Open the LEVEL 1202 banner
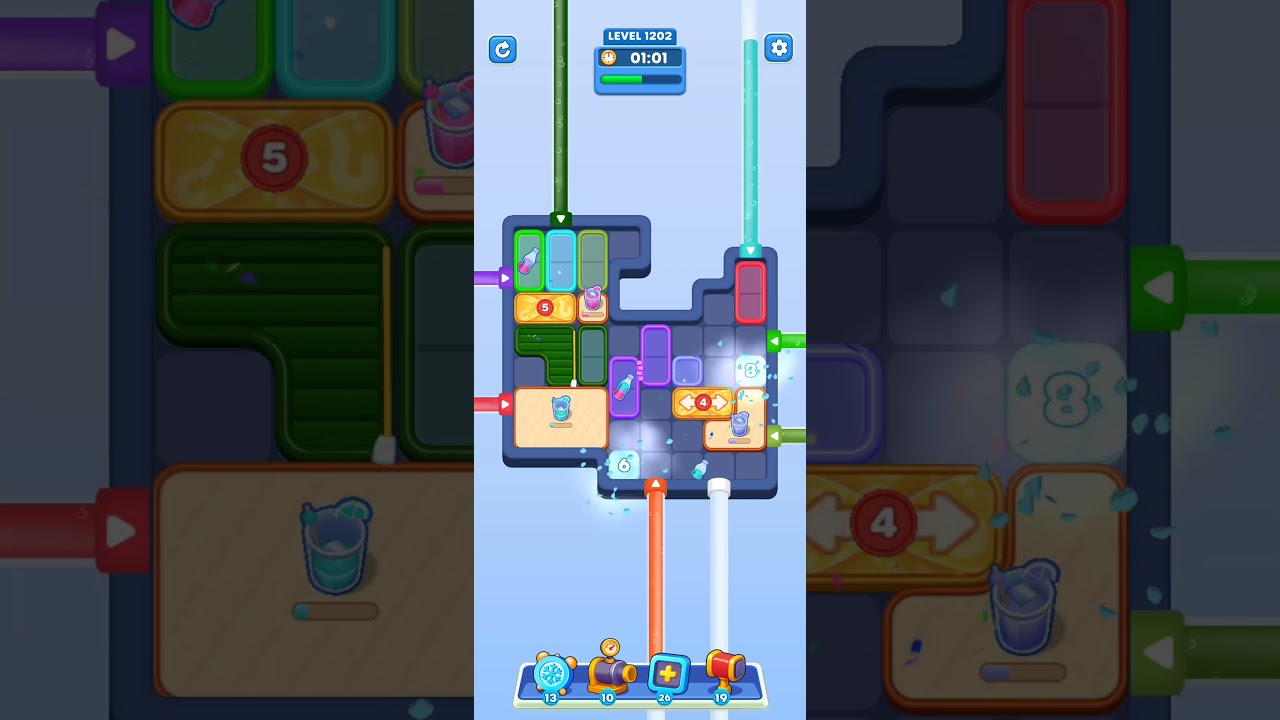The height and width of the screenshot is (720, 1280). click(640, 36)
